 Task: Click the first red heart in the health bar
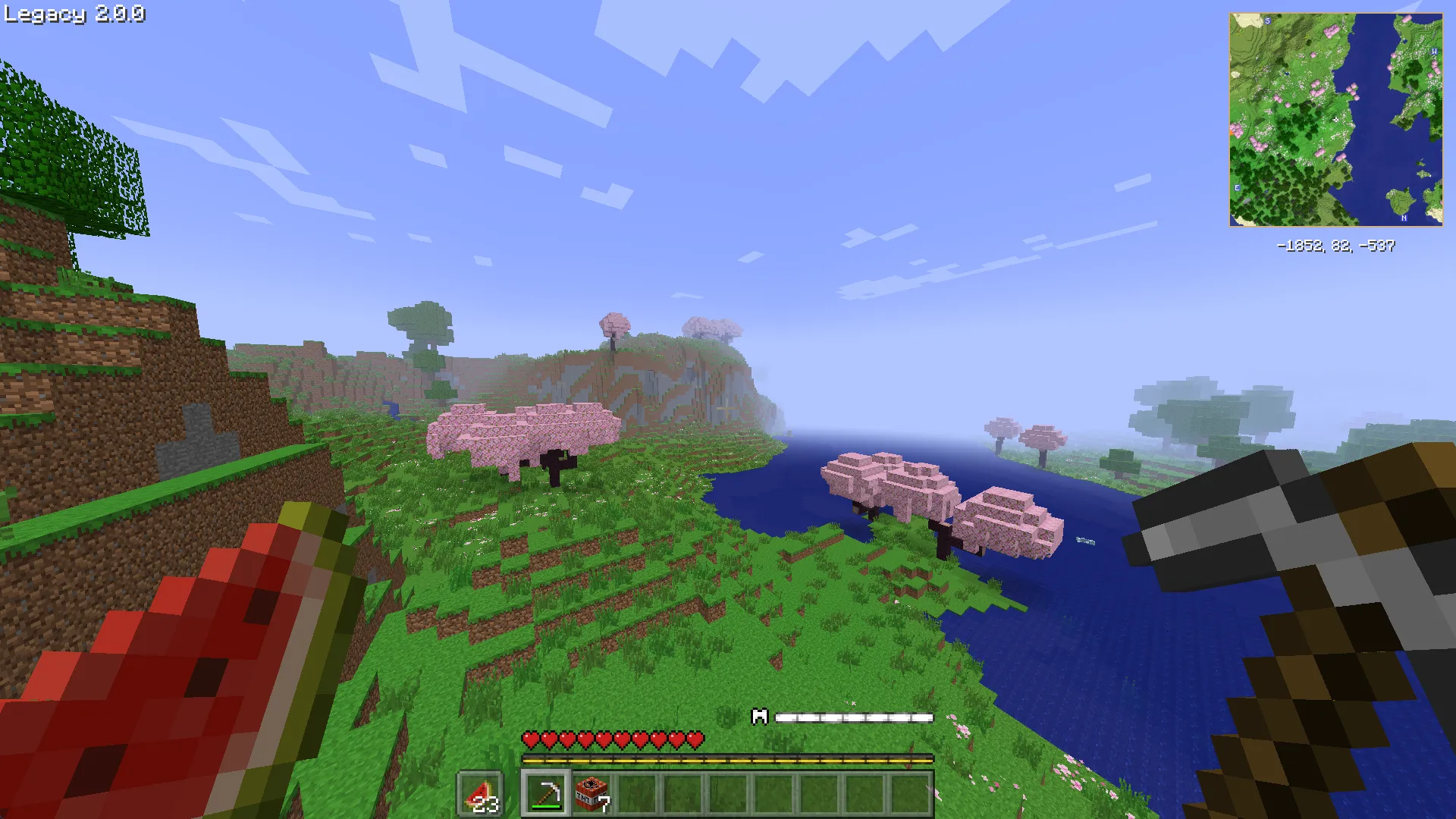point(531,738)
